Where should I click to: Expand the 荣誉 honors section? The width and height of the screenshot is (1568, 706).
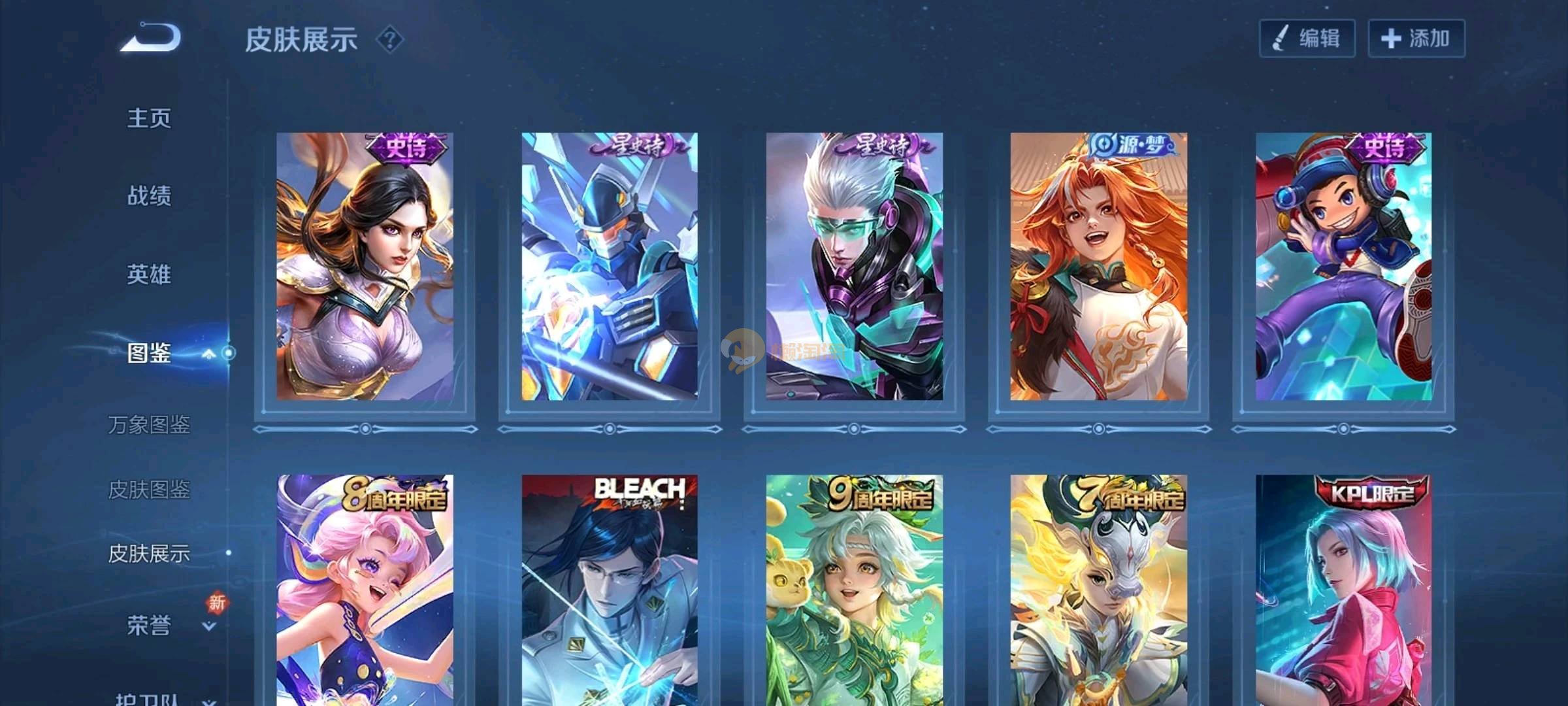tap(208, 626)
